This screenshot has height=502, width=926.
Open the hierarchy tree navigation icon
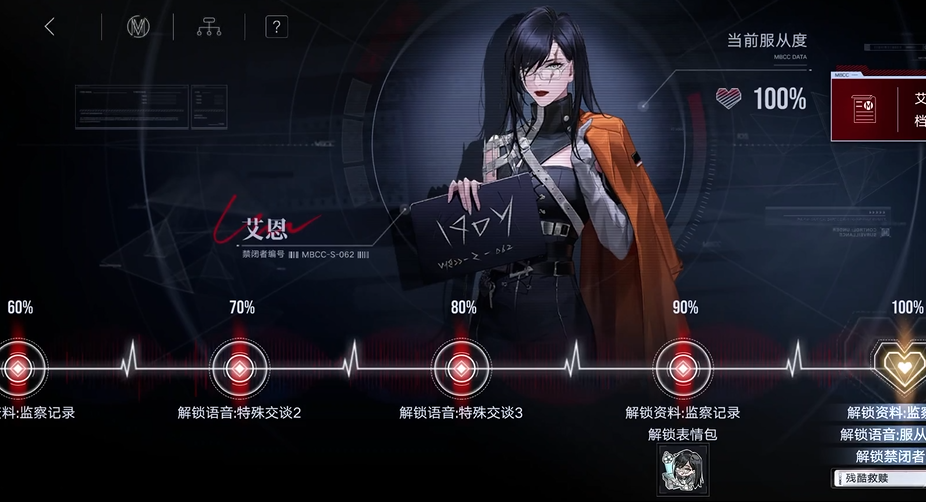[208, 27]
